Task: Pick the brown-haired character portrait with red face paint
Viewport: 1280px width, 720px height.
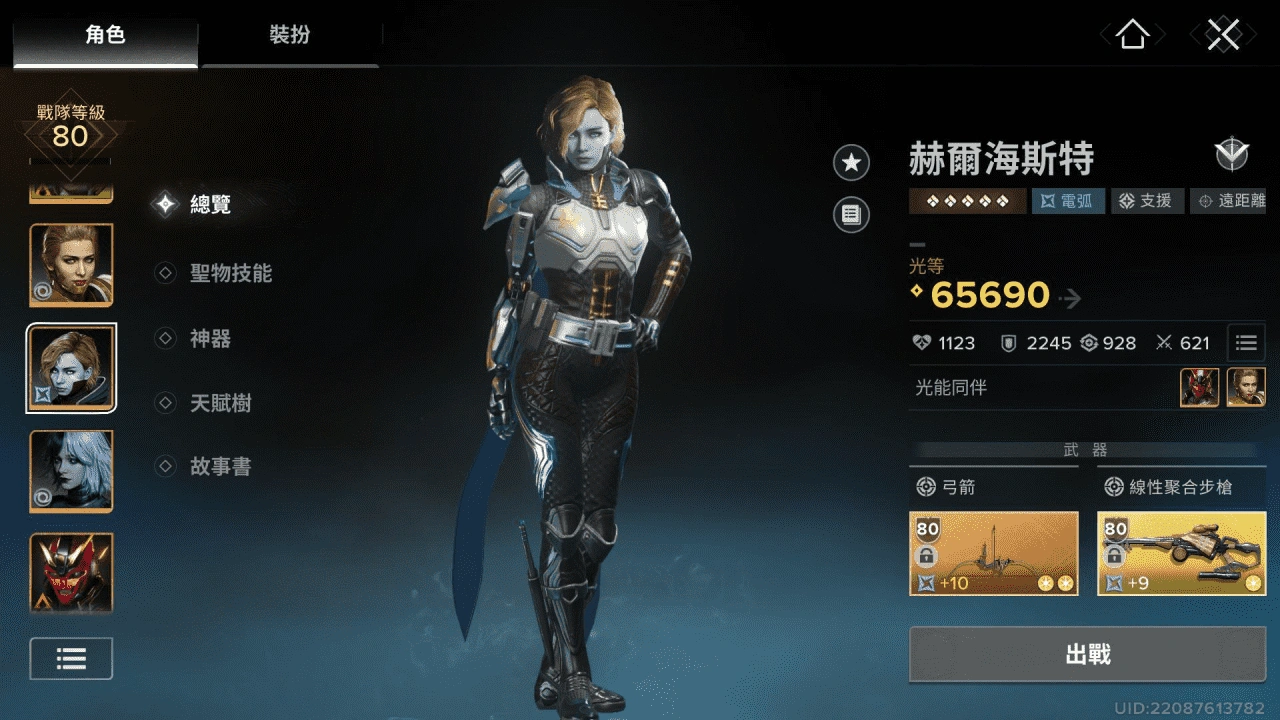Action: click(71, 264)
